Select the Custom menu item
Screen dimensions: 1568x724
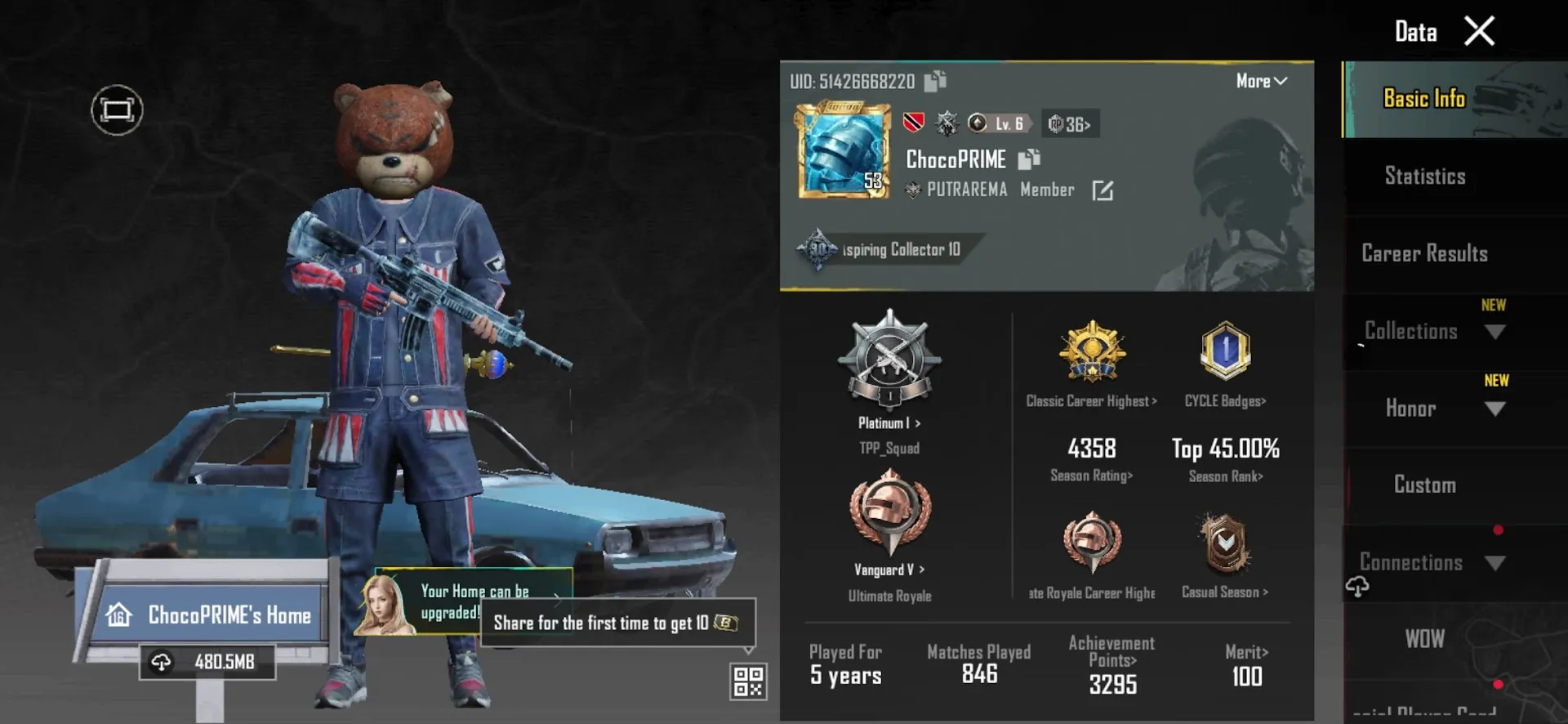(1424, 485)
